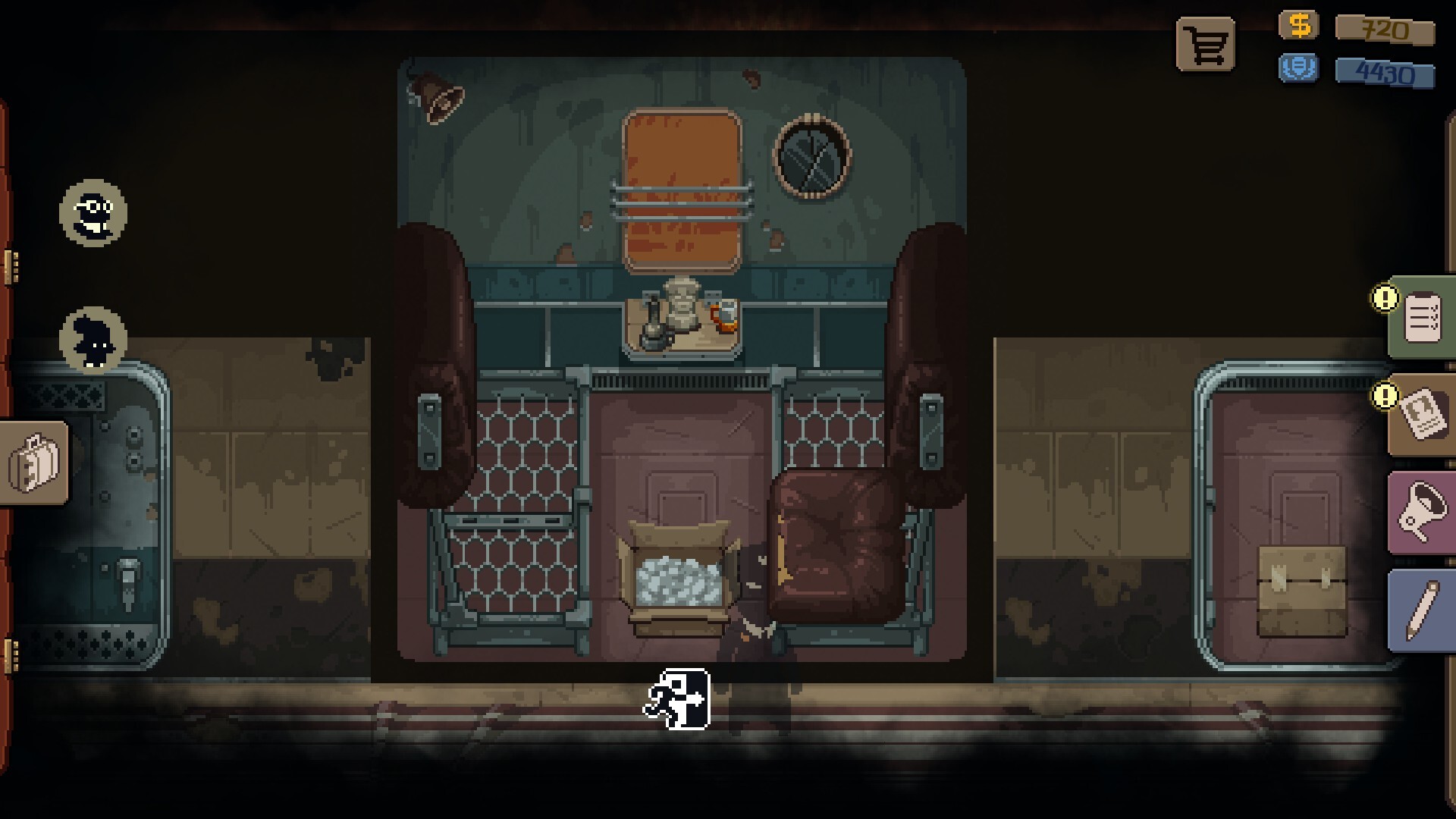The width and height of the screenshot is (1456, 819).
Task: Select the smiling glasses character portrait
Action: [x=93, y=213]
